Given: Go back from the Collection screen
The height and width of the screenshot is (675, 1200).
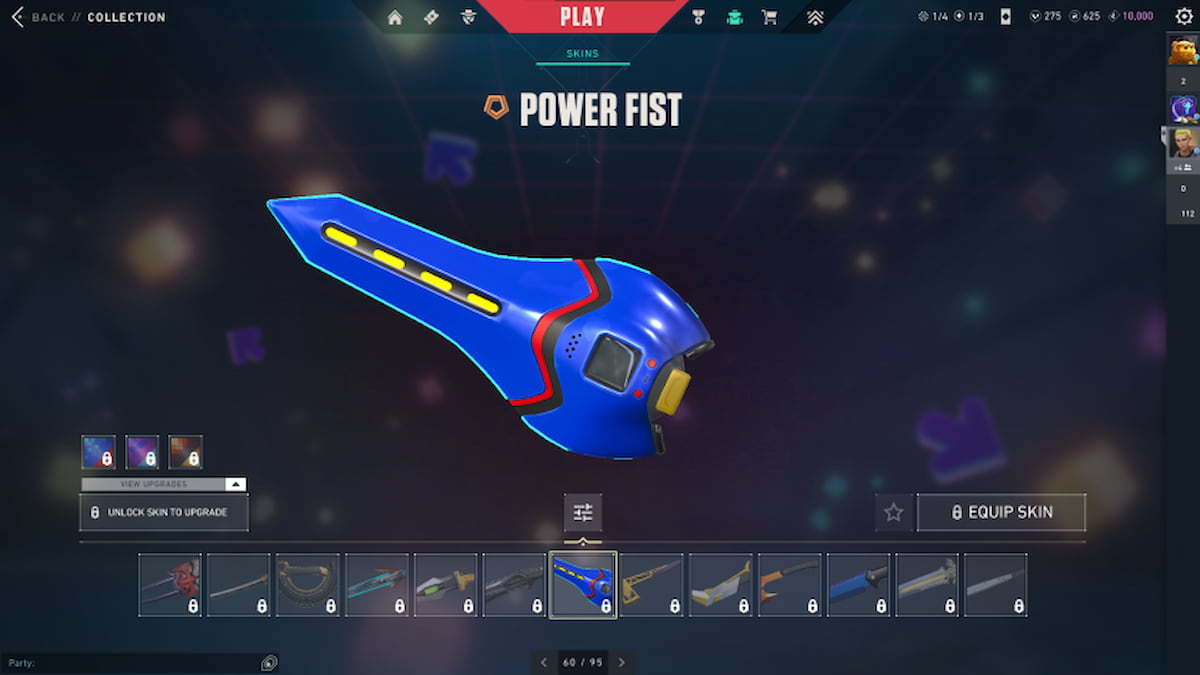Looking at the screenshot, I should [x=38, y=17].
